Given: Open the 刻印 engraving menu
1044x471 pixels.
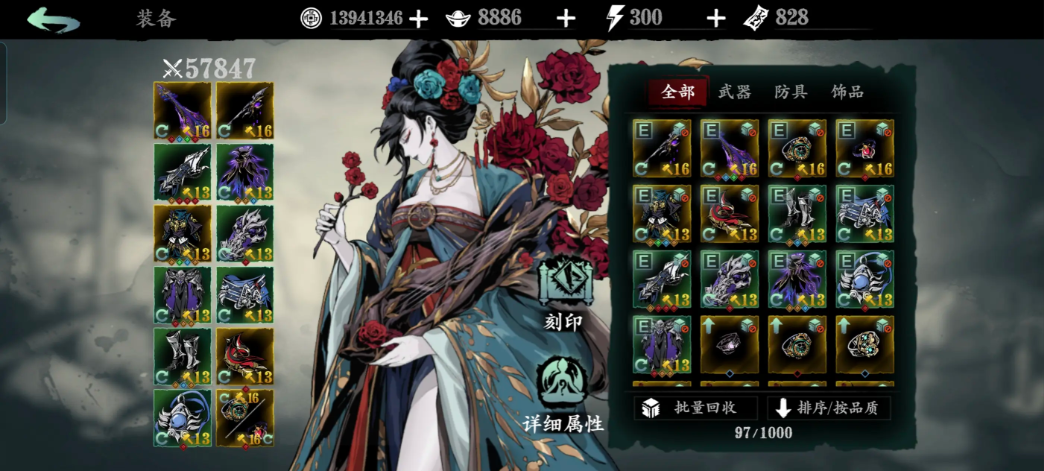Looking at the screenshot, I should coord(566,295).
